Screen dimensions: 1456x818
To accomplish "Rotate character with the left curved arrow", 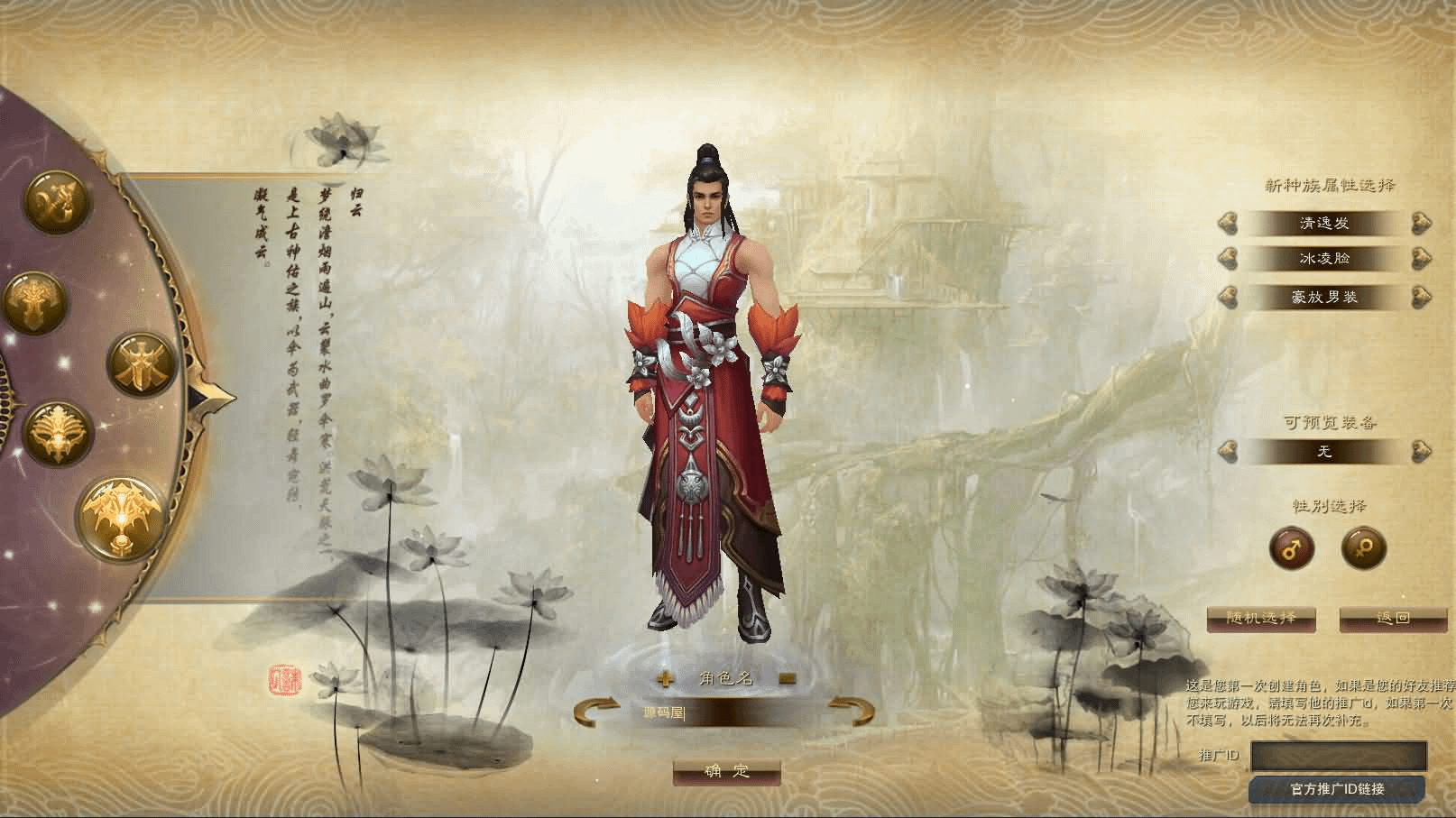I will tap(595, 711).
